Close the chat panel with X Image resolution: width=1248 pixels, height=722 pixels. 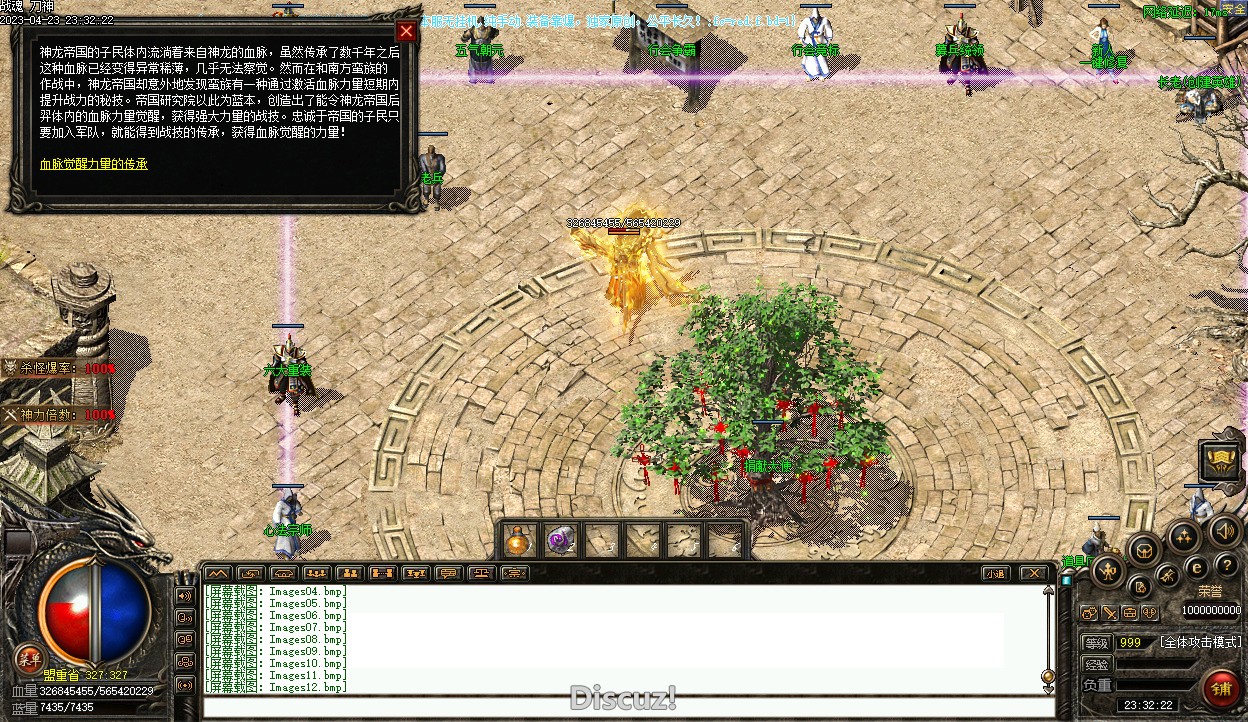[x=1033, y=574]
